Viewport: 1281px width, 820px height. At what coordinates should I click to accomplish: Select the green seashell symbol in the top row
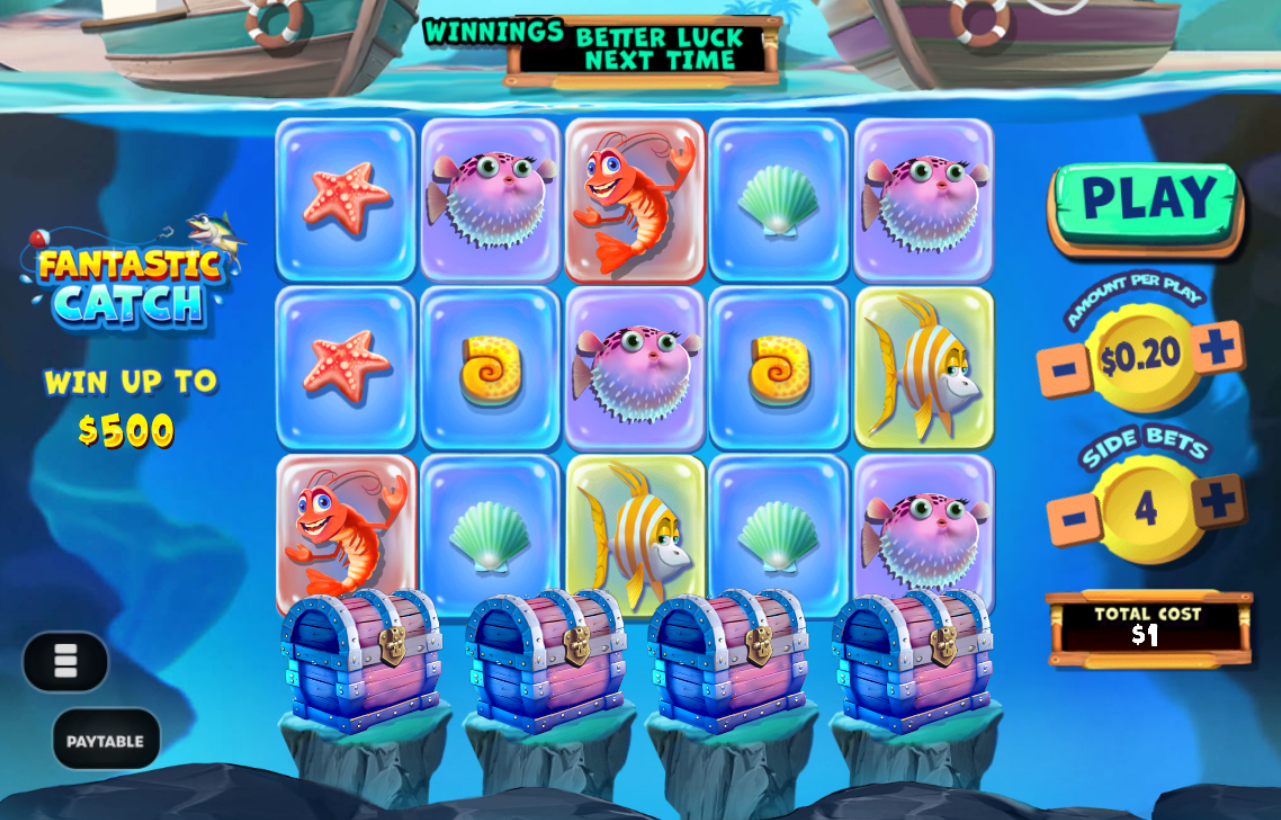click(779, 198)
